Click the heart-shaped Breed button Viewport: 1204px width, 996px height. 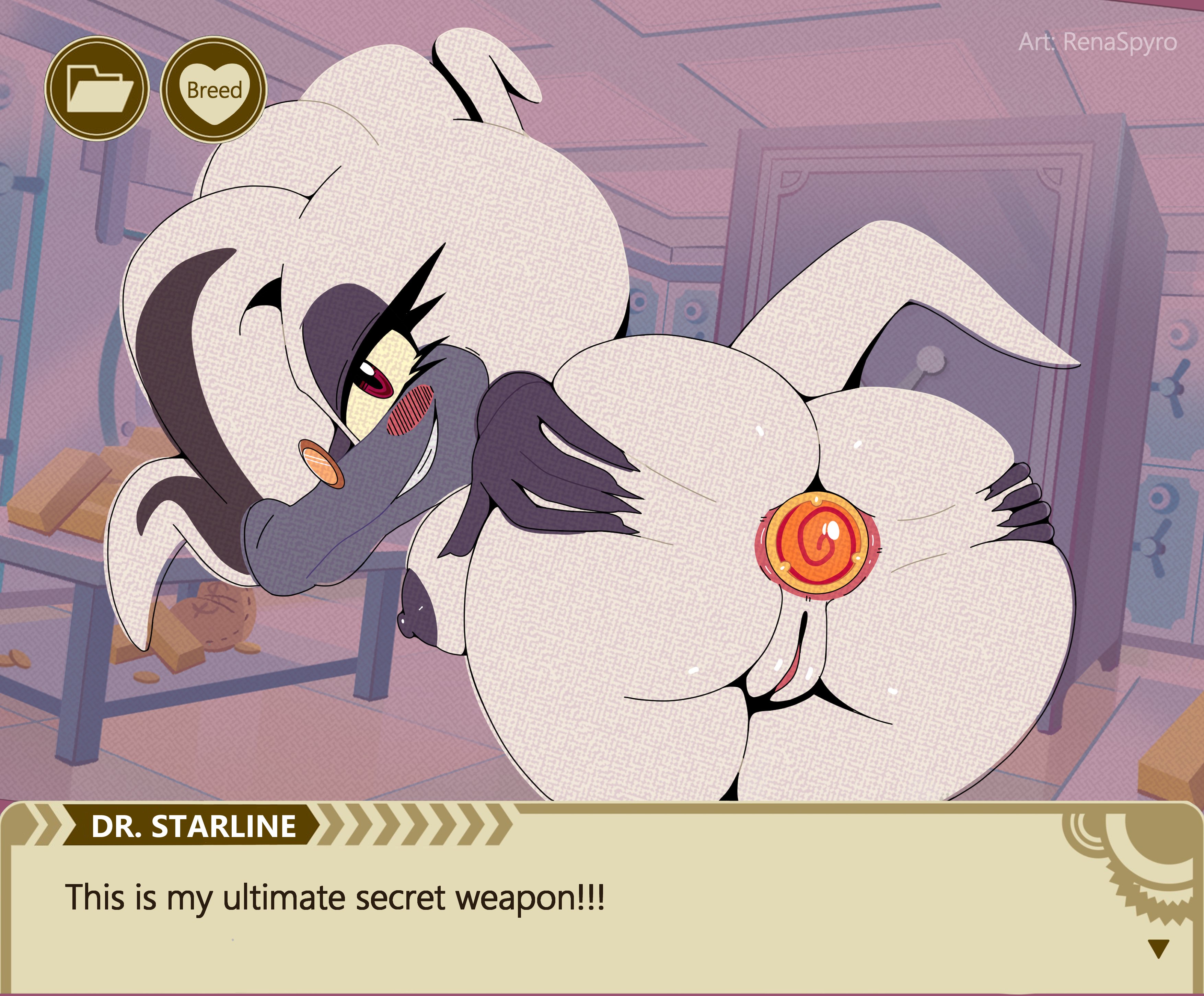click(x=214, y=90)
